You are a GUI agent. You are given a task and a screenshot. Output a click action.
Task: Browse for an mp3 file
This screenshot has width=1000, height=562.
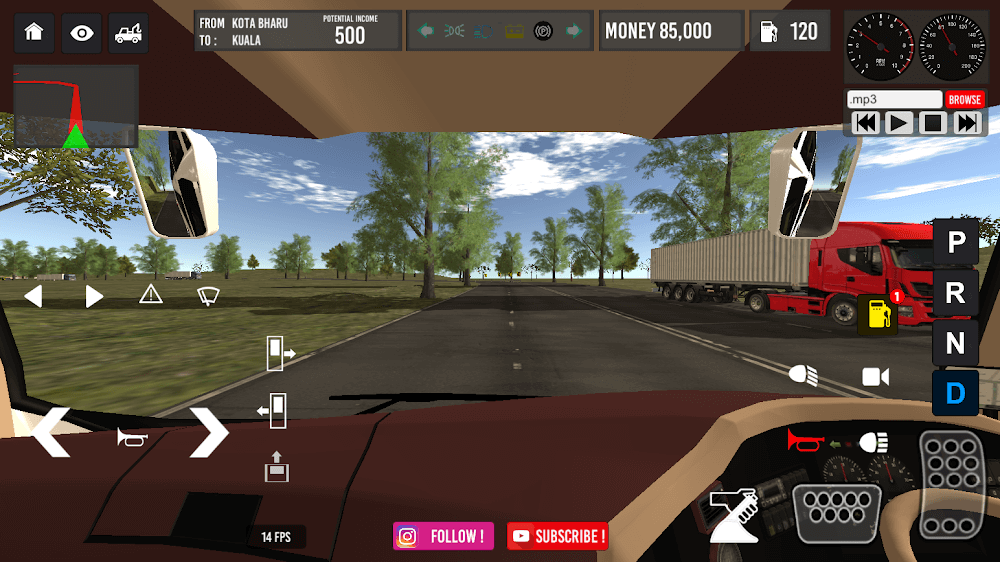tap(965, 100)
